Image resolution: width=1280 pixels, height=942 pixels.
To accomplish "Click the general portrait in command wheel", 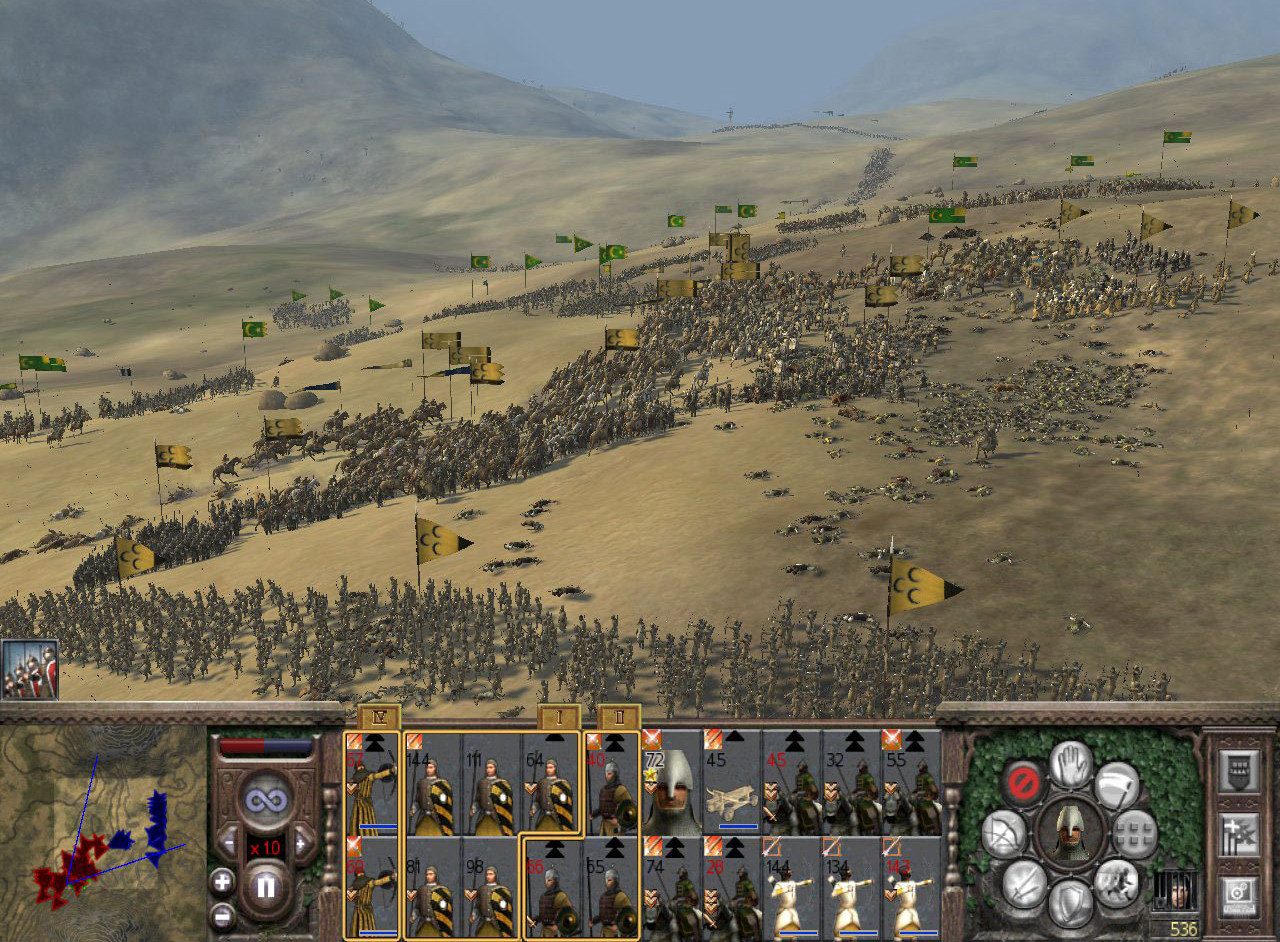I will coord(1070,832).
